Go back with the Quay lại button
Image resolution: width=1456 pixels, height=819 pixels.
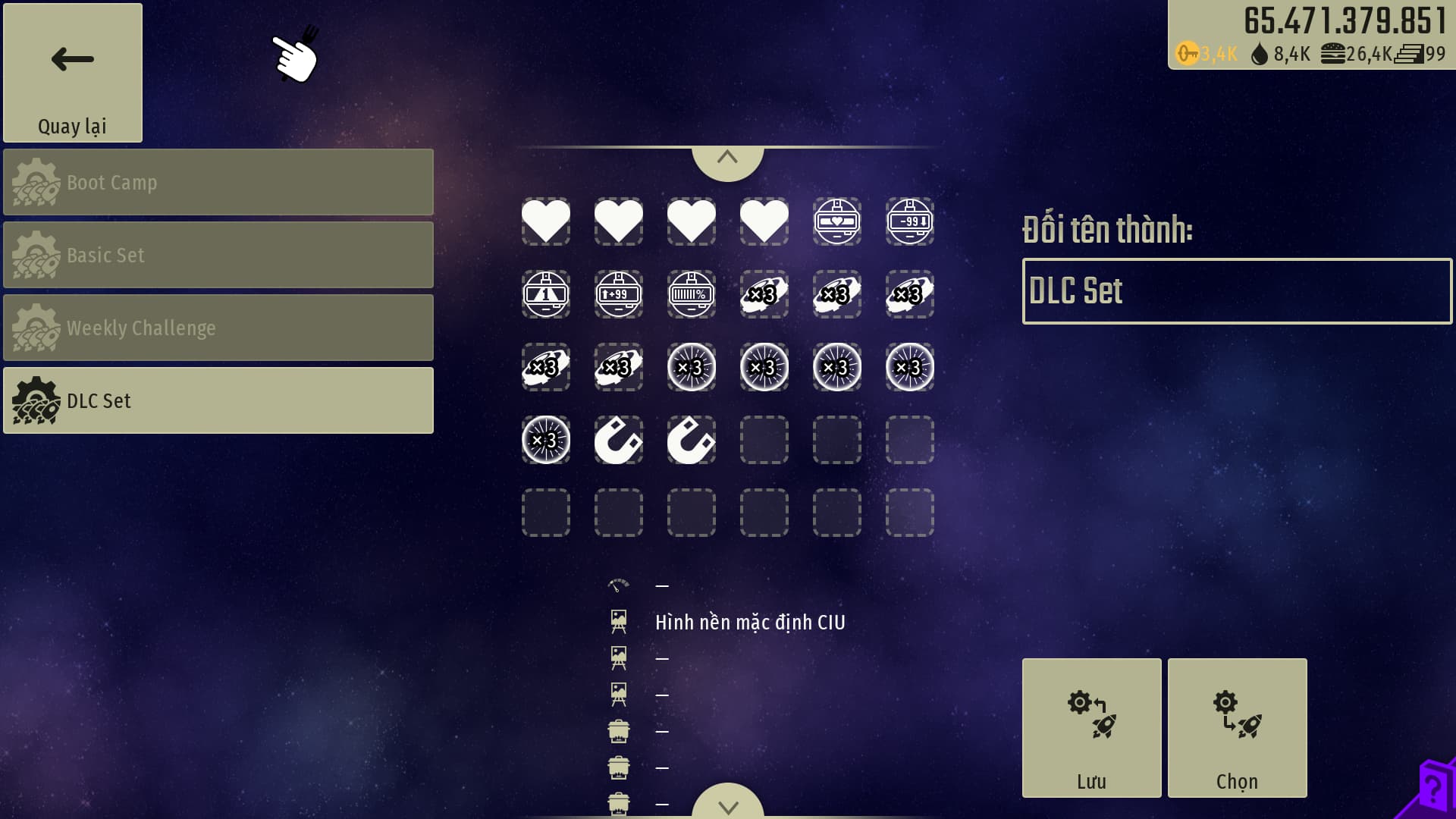73,73
